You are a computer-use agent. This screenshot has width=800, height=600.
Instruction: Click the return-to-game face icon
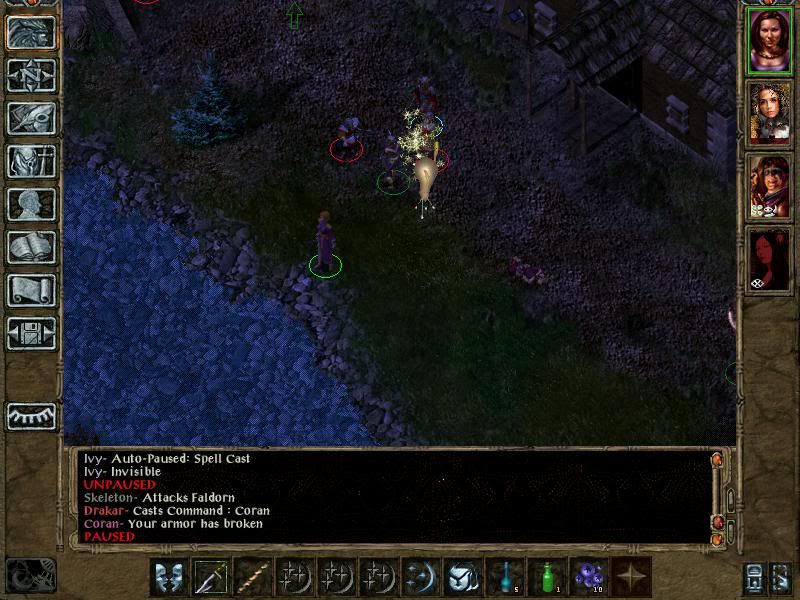click(x=31, y=32)
